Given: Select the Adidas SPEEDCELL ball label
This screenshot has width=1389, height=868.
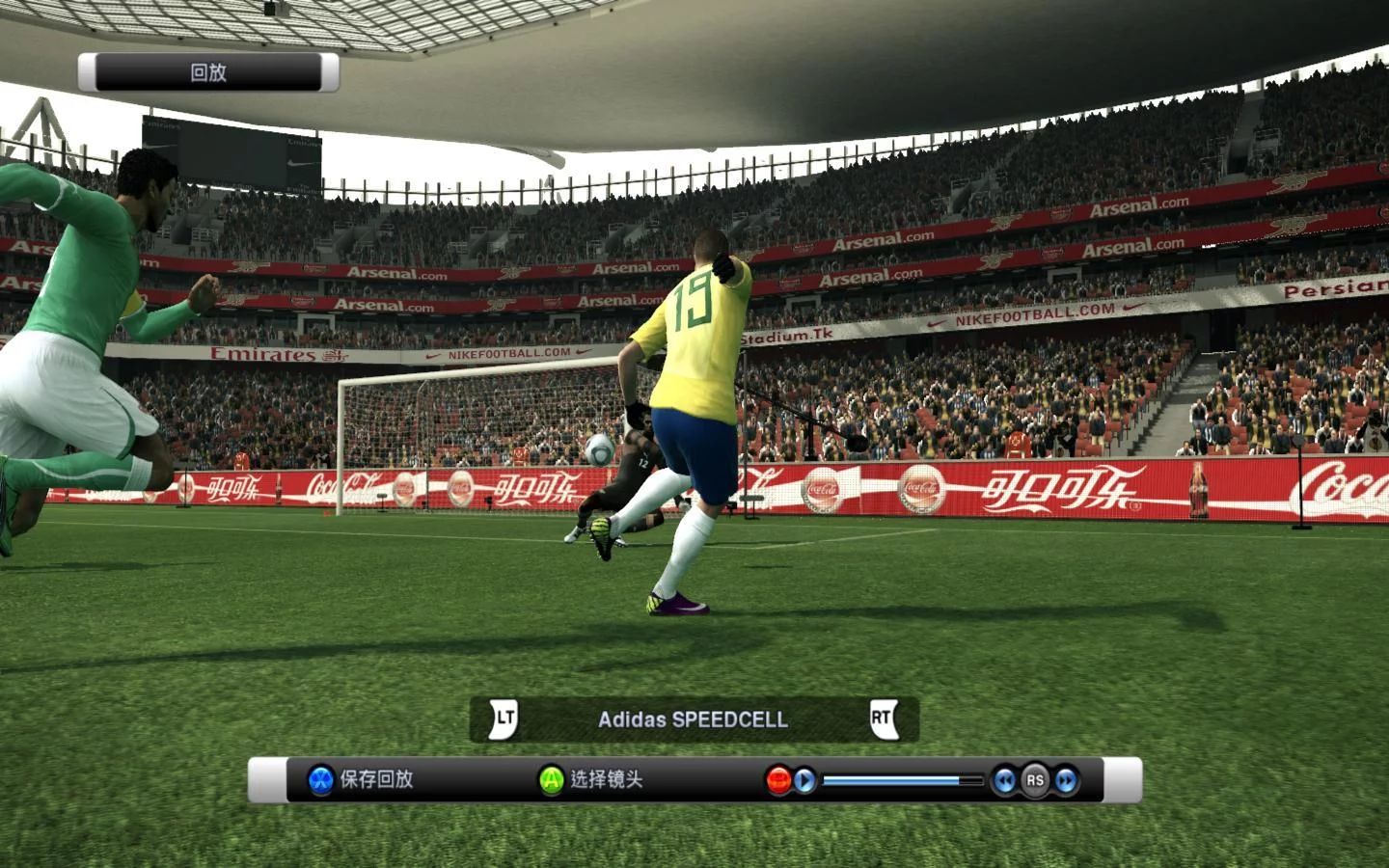Looking at the screenshot, I should pyautogui.click(x=693, y=719).
